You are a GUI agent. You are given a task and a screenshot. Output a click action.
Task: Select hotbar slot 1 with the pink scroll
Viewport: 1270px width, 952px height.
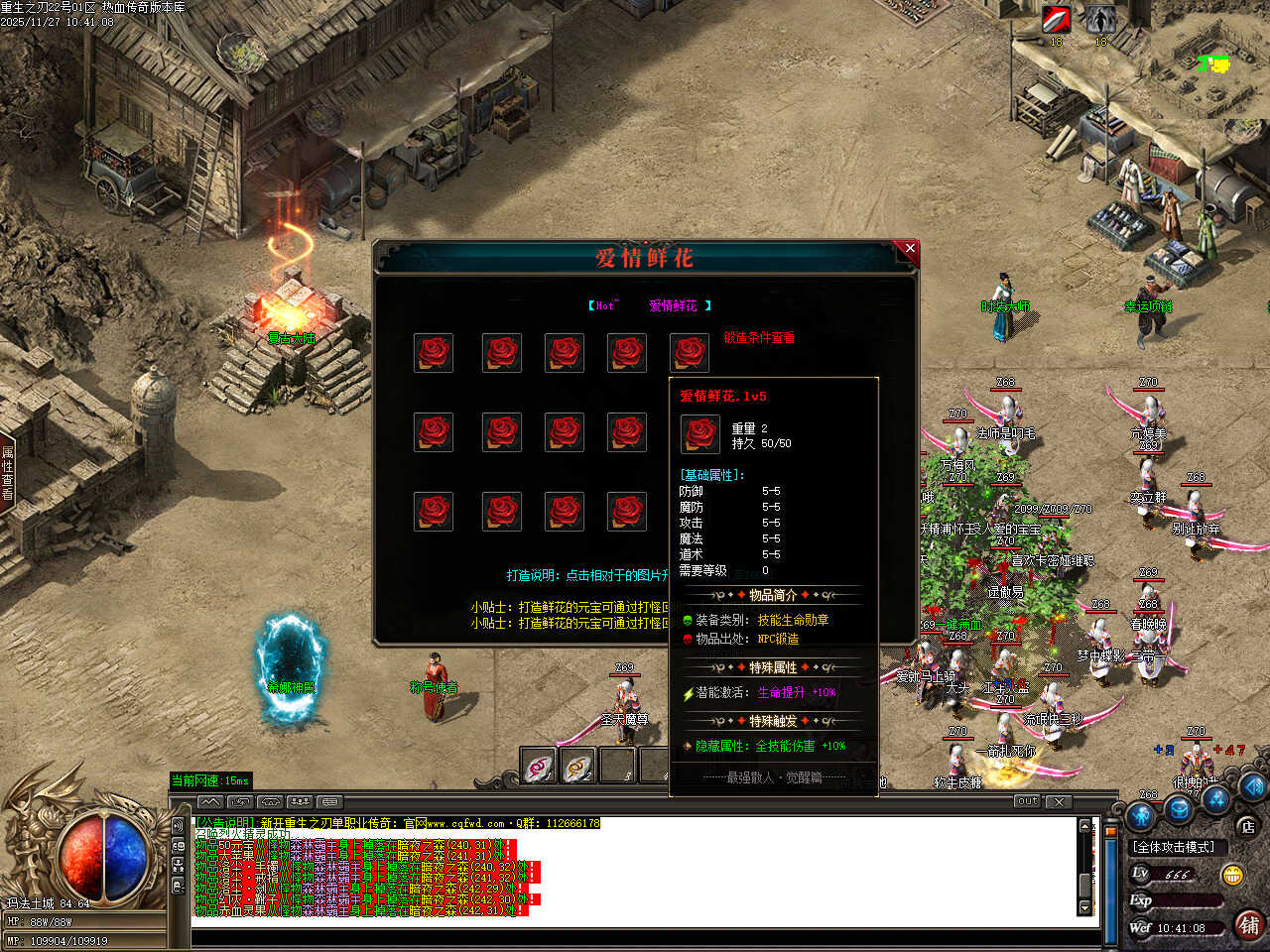[x=539, y=767]
